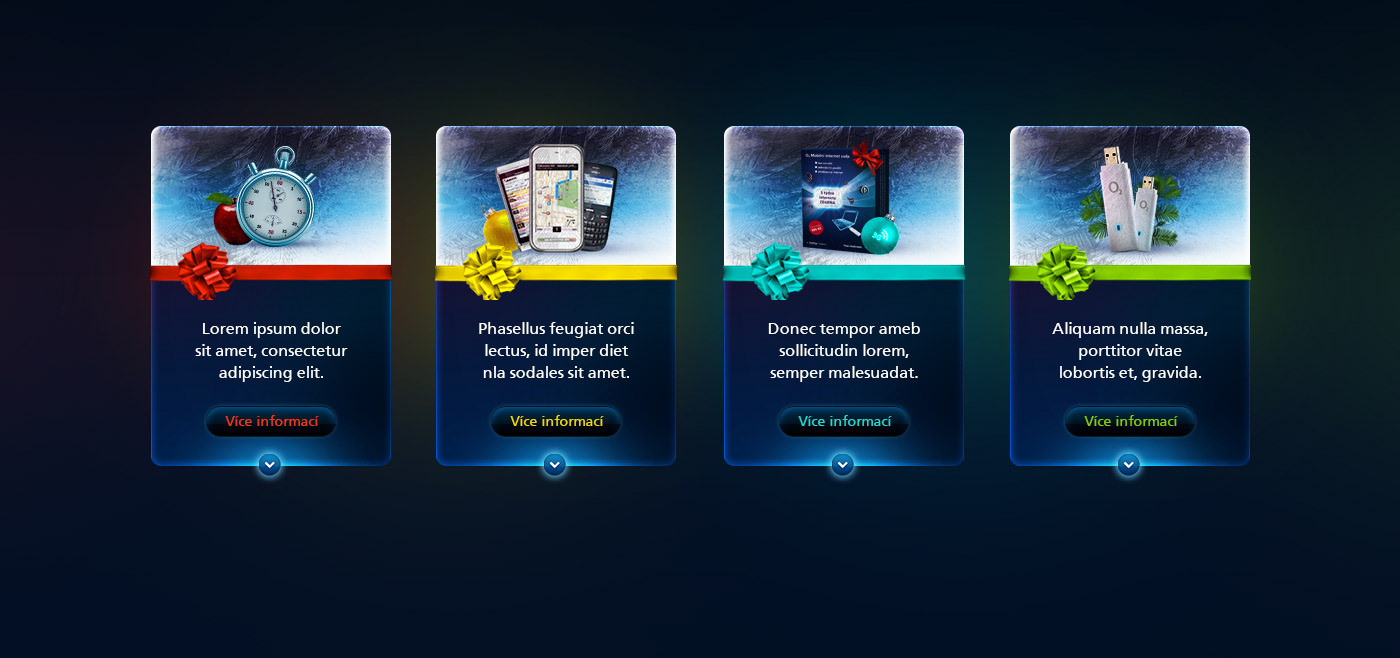The width and height of the screenshot is (1400, 658).
Task: Expand the arrow under the stopwatch card
Action: click(x=270, y=464)
